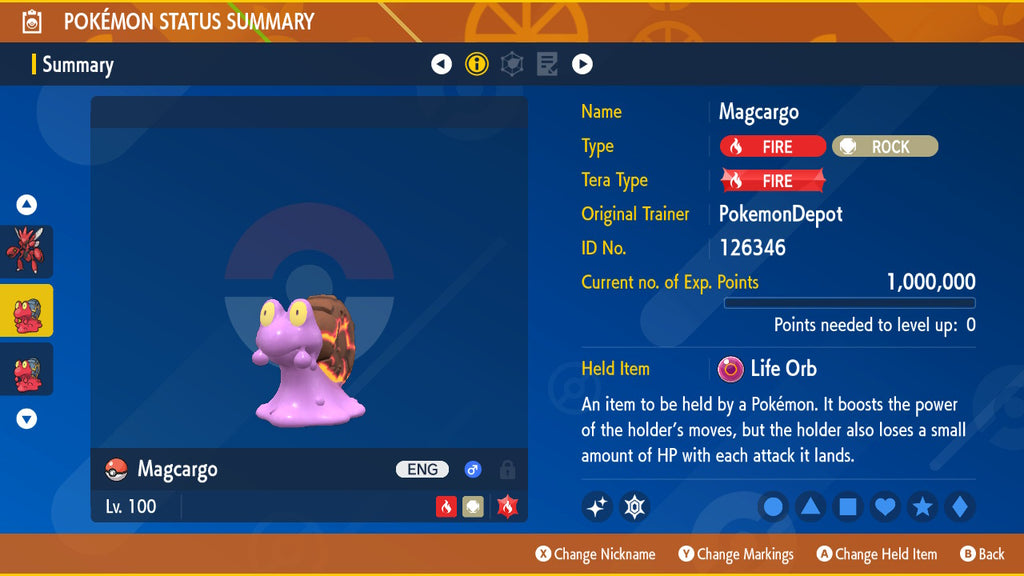Image resolution: width=1024 pixels, height=576 pixels.
Task: Click the shiny sparkle icon
Action: (x=597, y=507)
